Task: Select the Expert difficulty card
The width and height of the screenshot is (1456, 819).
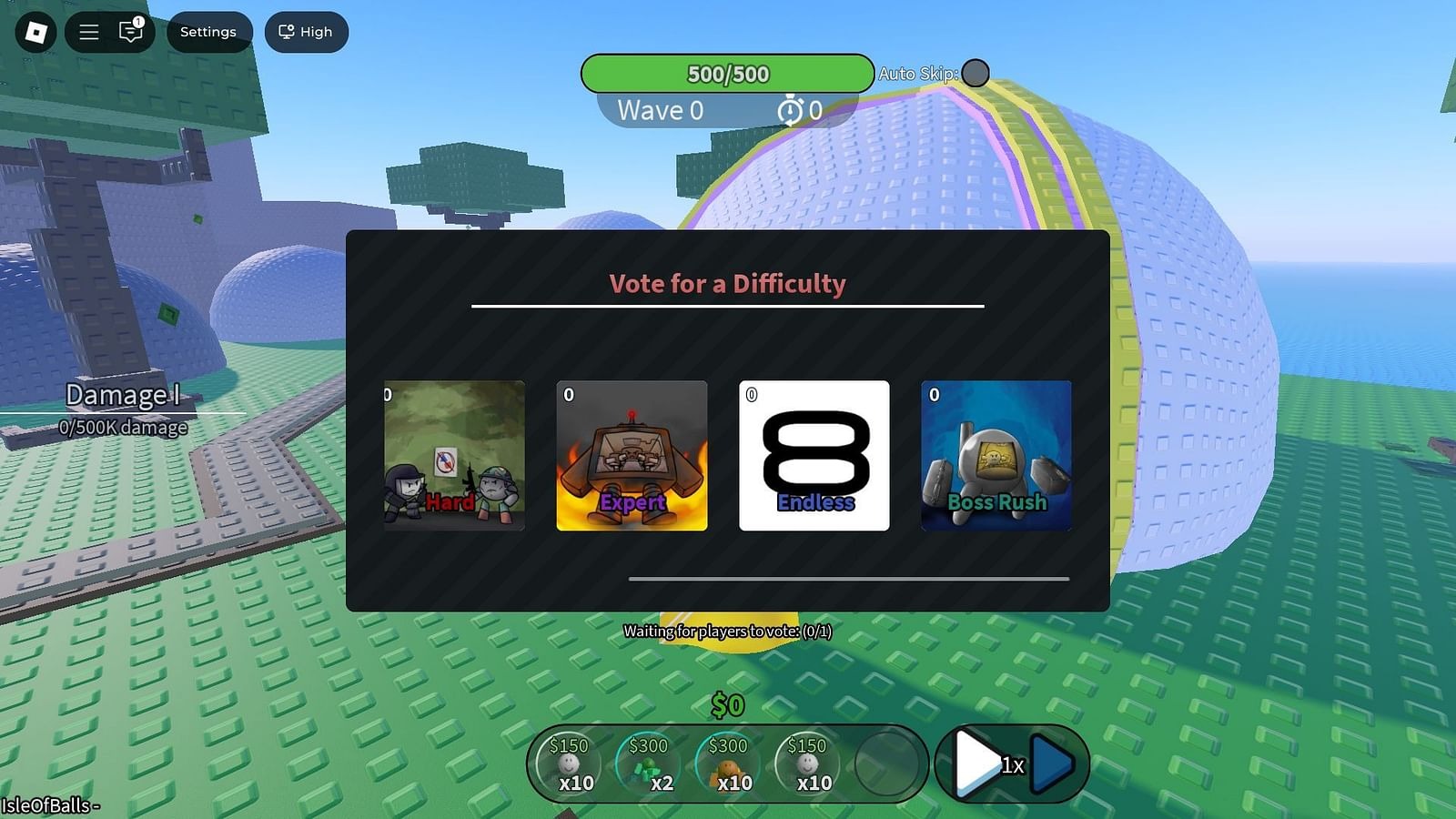Action: (632, 455)
